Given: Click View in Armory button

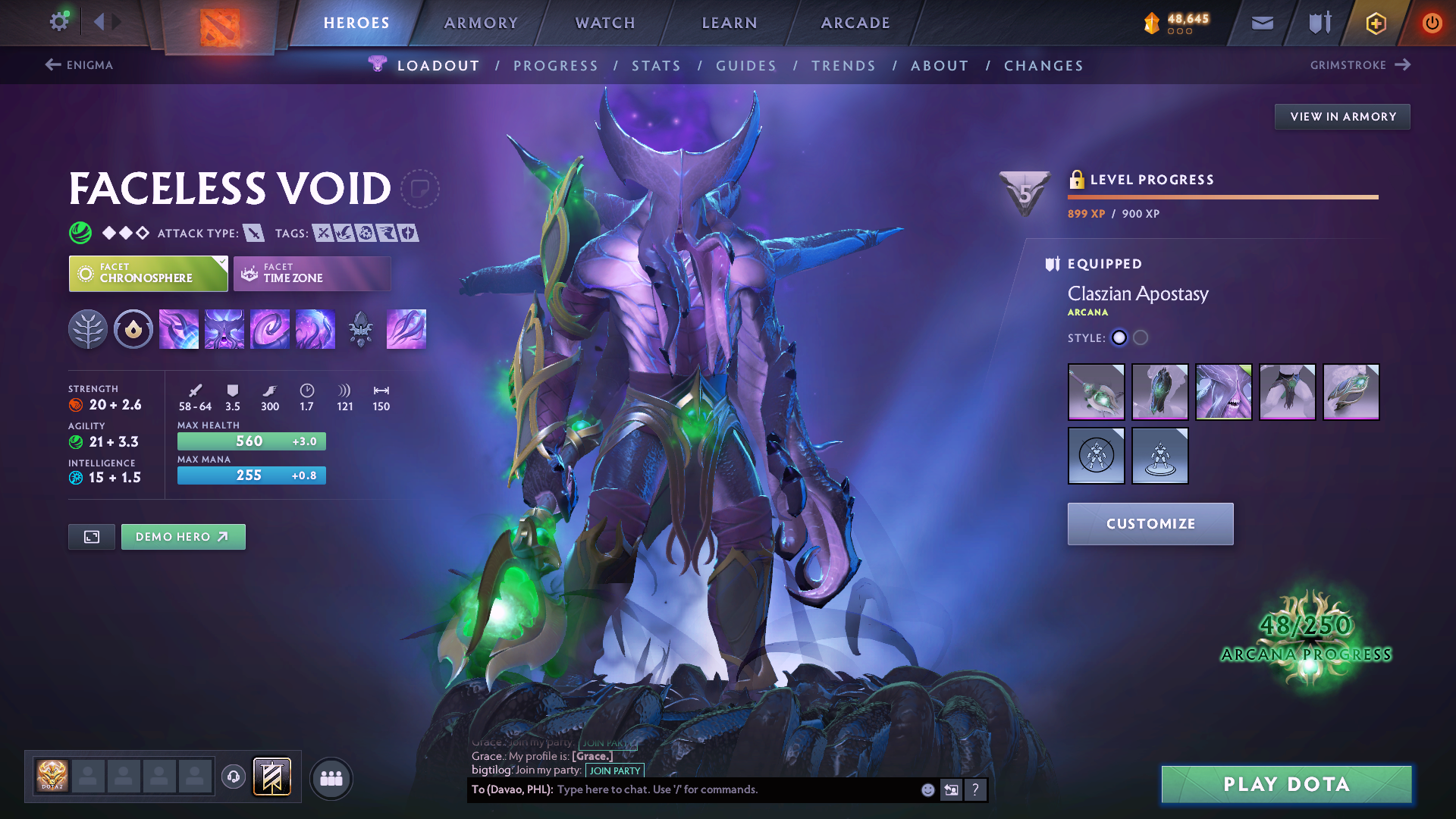Looking at the screenshot, I should tap(1342, 117).
